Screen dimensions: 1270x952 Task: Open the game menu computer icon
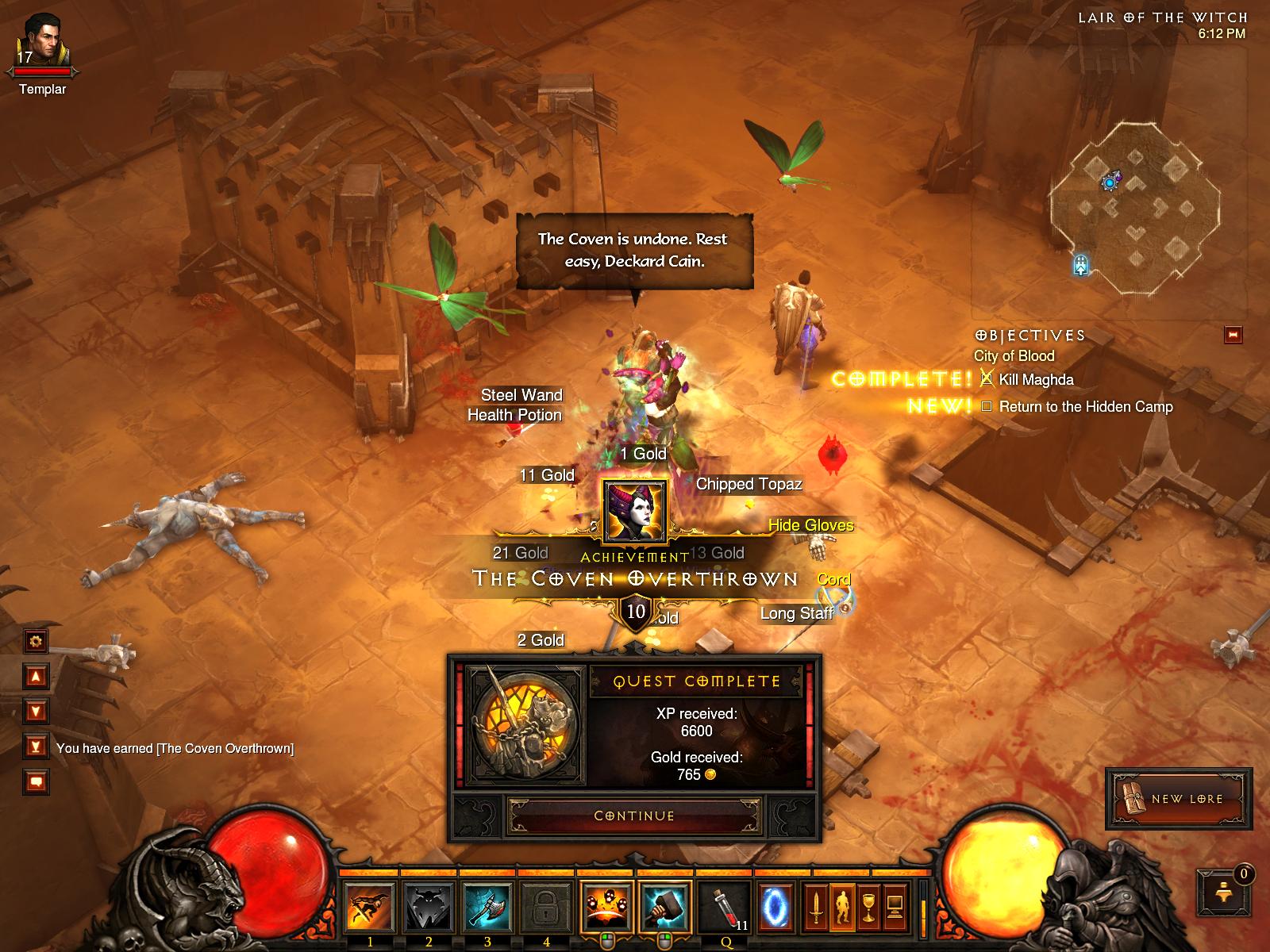click(x=895, y=906)
